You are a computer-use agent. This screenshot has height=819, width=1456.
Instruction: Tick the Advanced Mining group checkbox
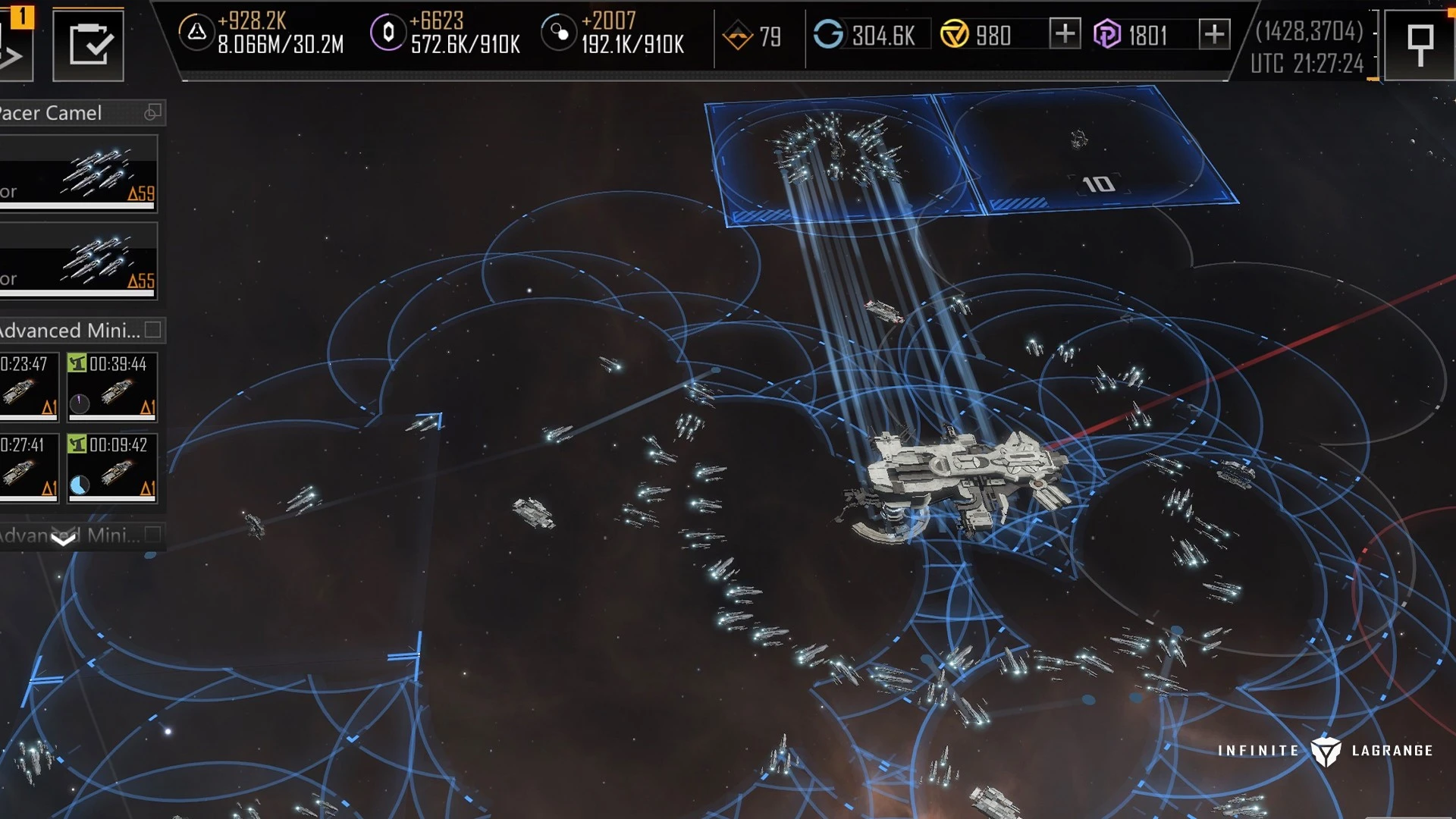tap(152, 330)
